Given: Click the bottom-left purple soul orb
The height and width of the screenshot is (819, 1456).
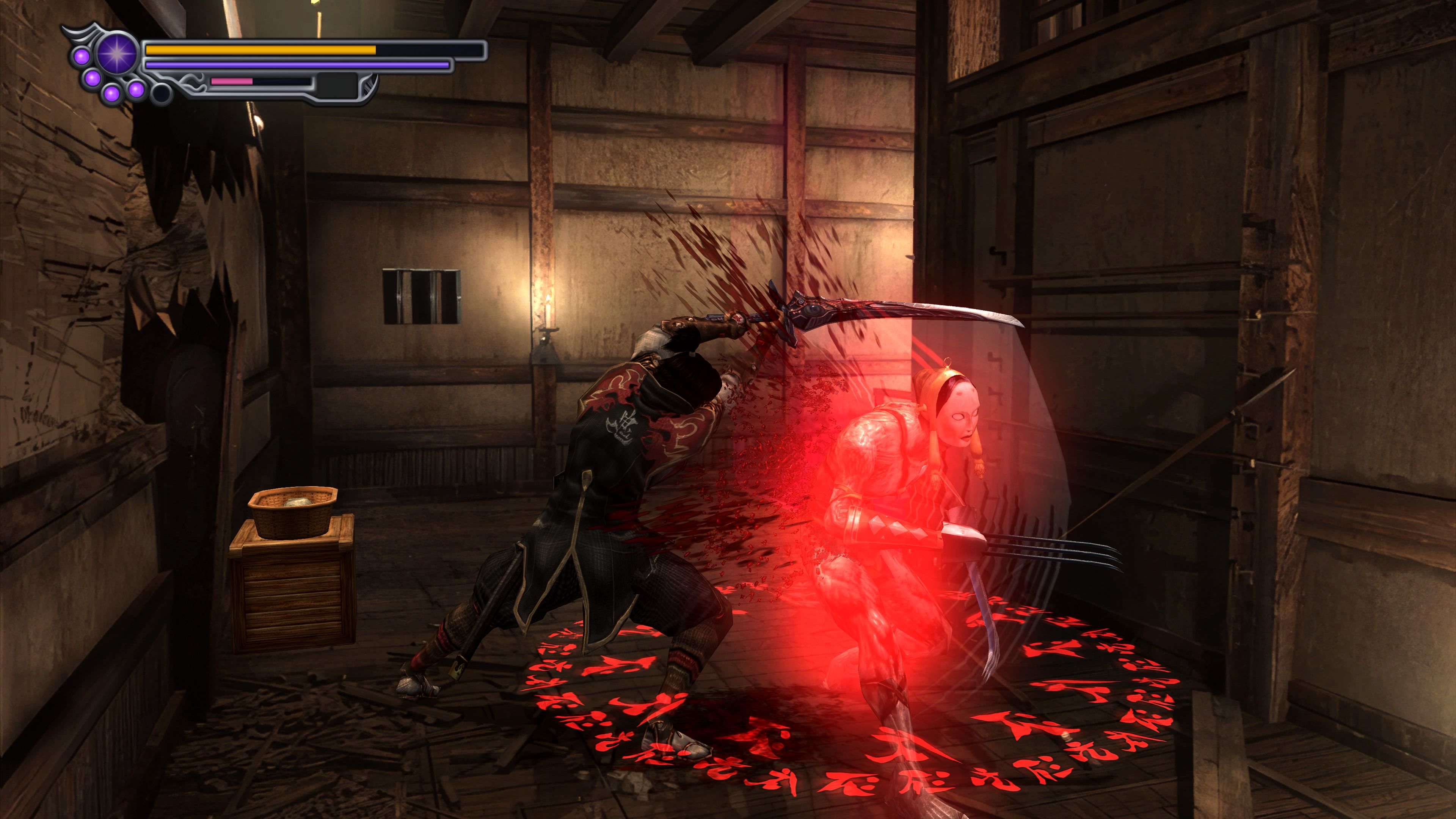Looking at the screenshot, I should tap(111, 93).
